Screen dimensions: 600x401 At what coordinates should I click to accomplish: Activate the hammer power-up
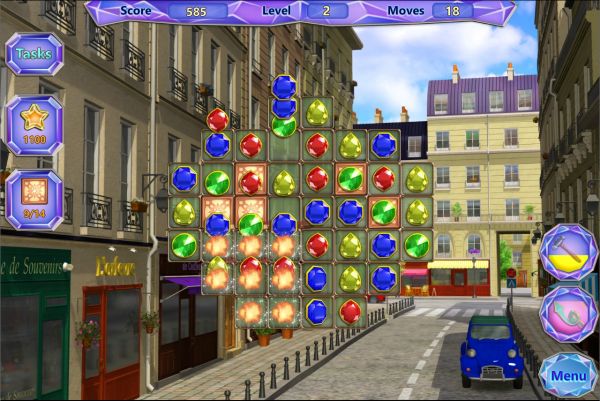coord(568,252)
